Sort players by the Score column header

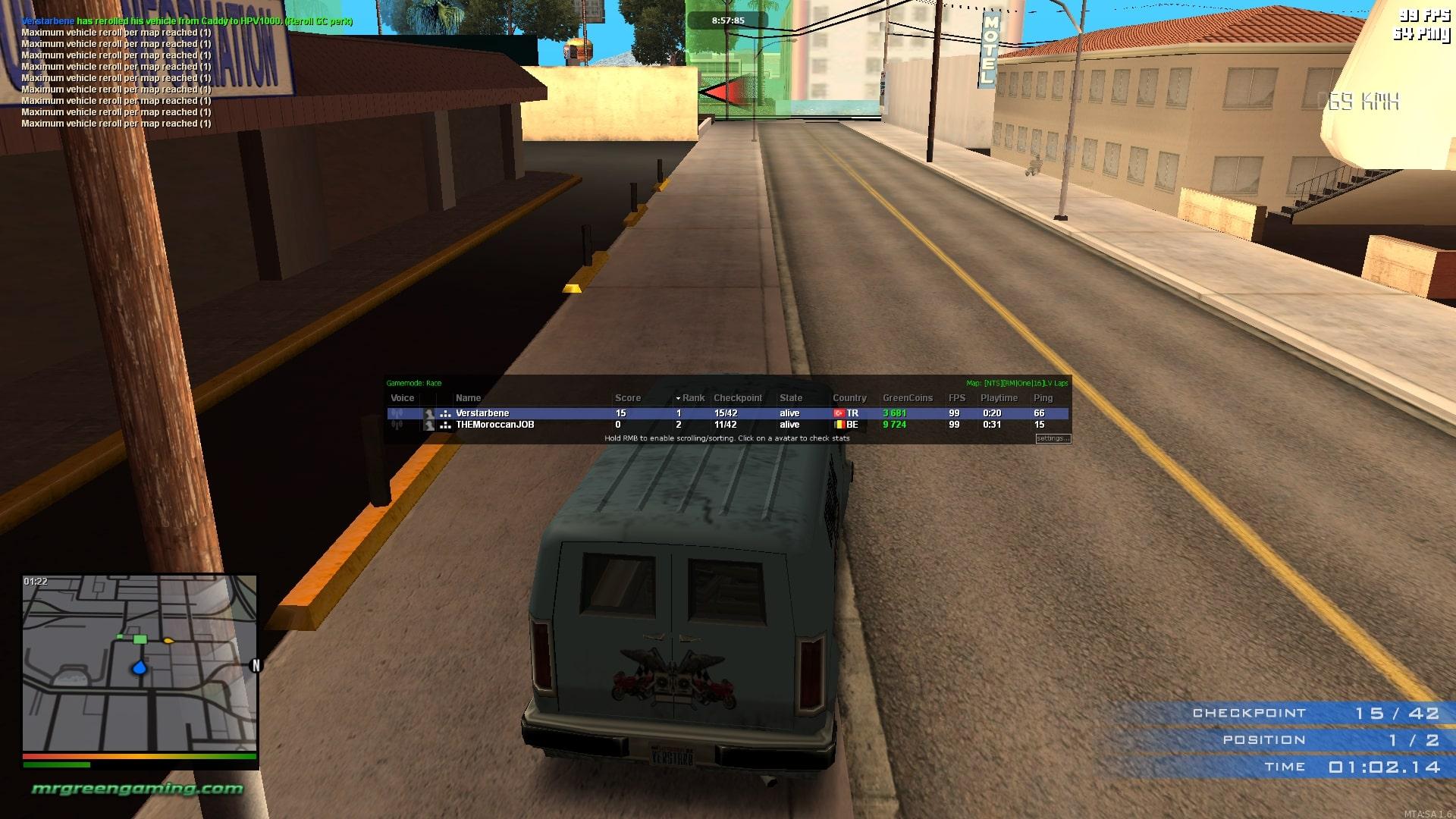coord(627,398)
